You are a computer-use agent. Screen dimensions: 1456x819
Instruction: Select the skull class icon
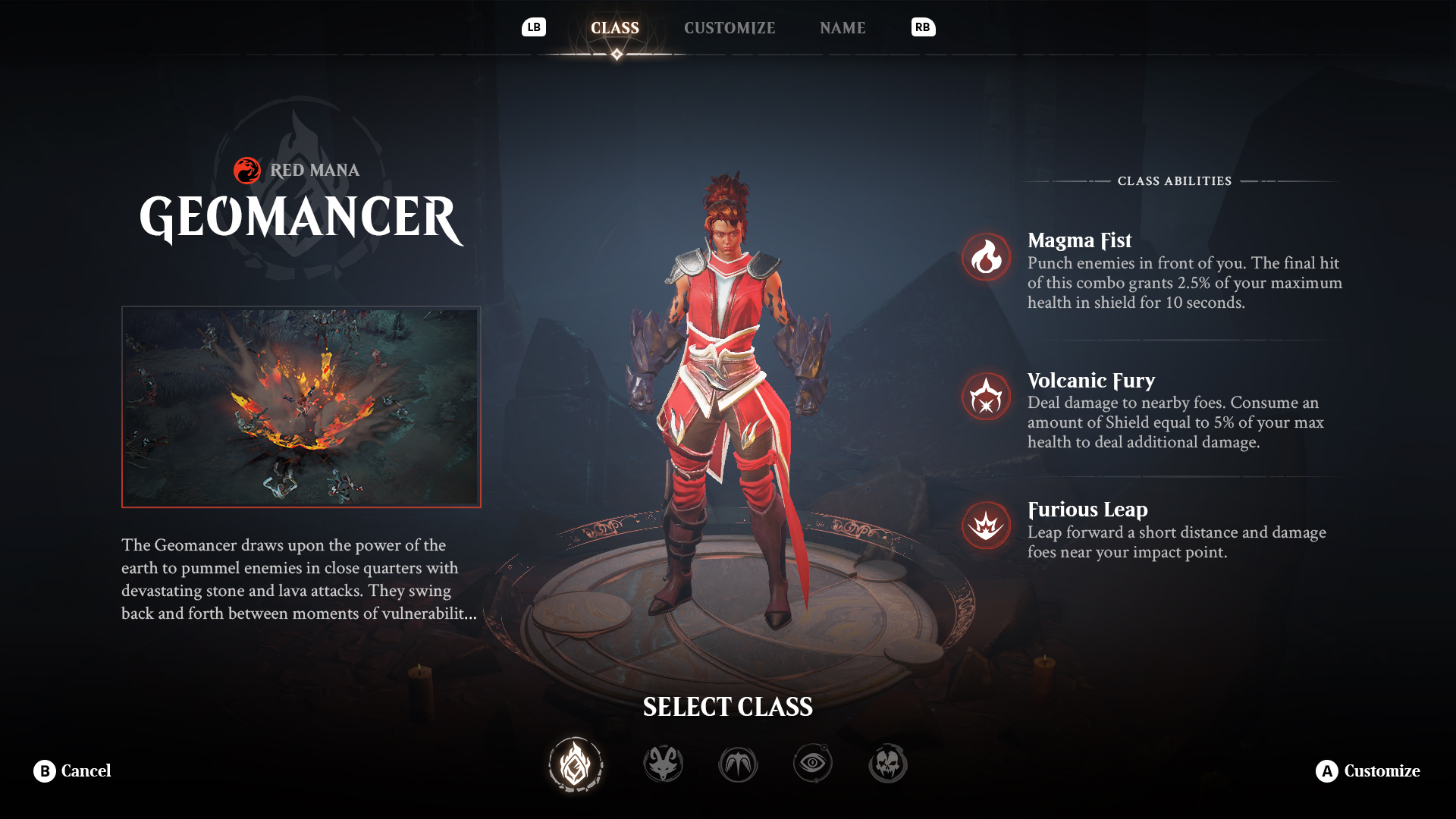(887, 764)
